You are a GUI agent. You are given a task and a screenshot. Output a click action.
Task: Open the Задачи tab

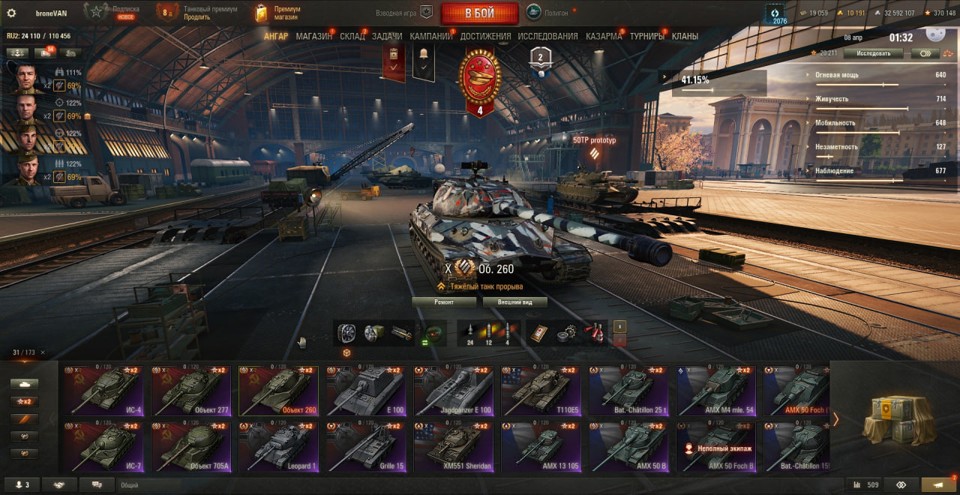pyautogui.click(x=387, y=36)
